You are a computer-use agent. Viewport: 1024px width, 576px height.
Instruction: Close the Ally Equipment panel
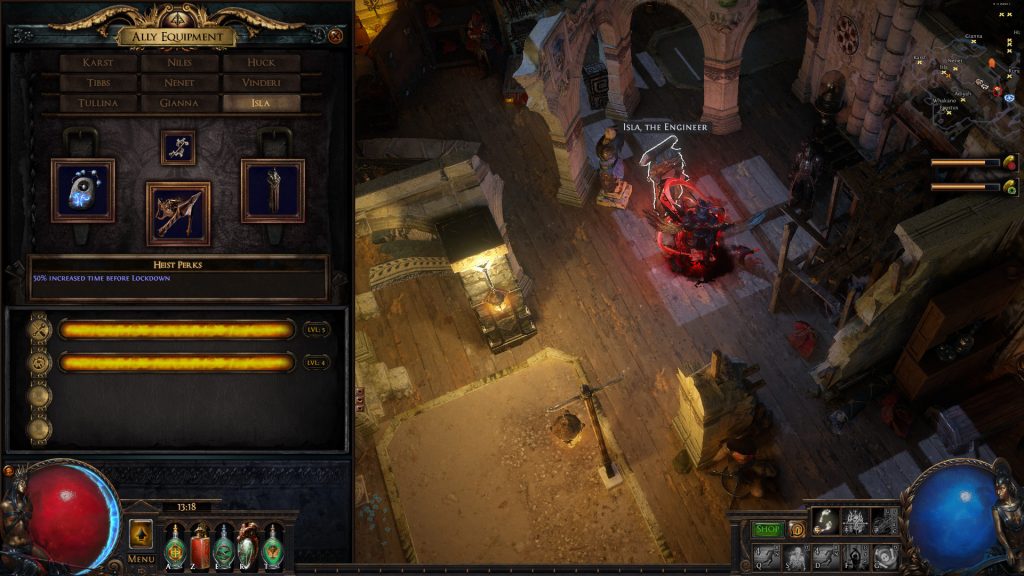tap(335, 36)
